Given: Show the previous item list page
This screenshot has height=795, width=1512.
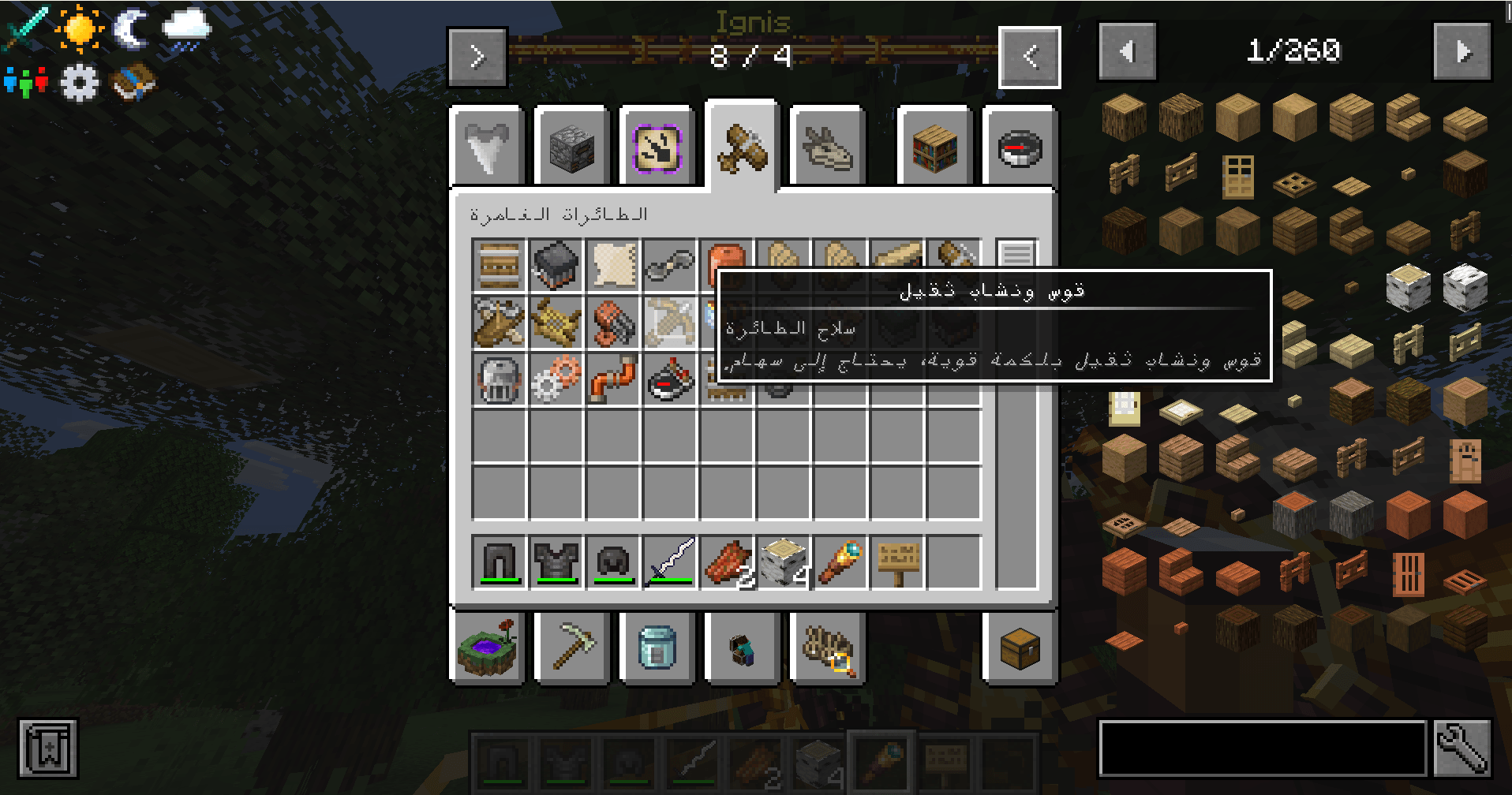Looking at the screenshot, I should point(1127,52).
